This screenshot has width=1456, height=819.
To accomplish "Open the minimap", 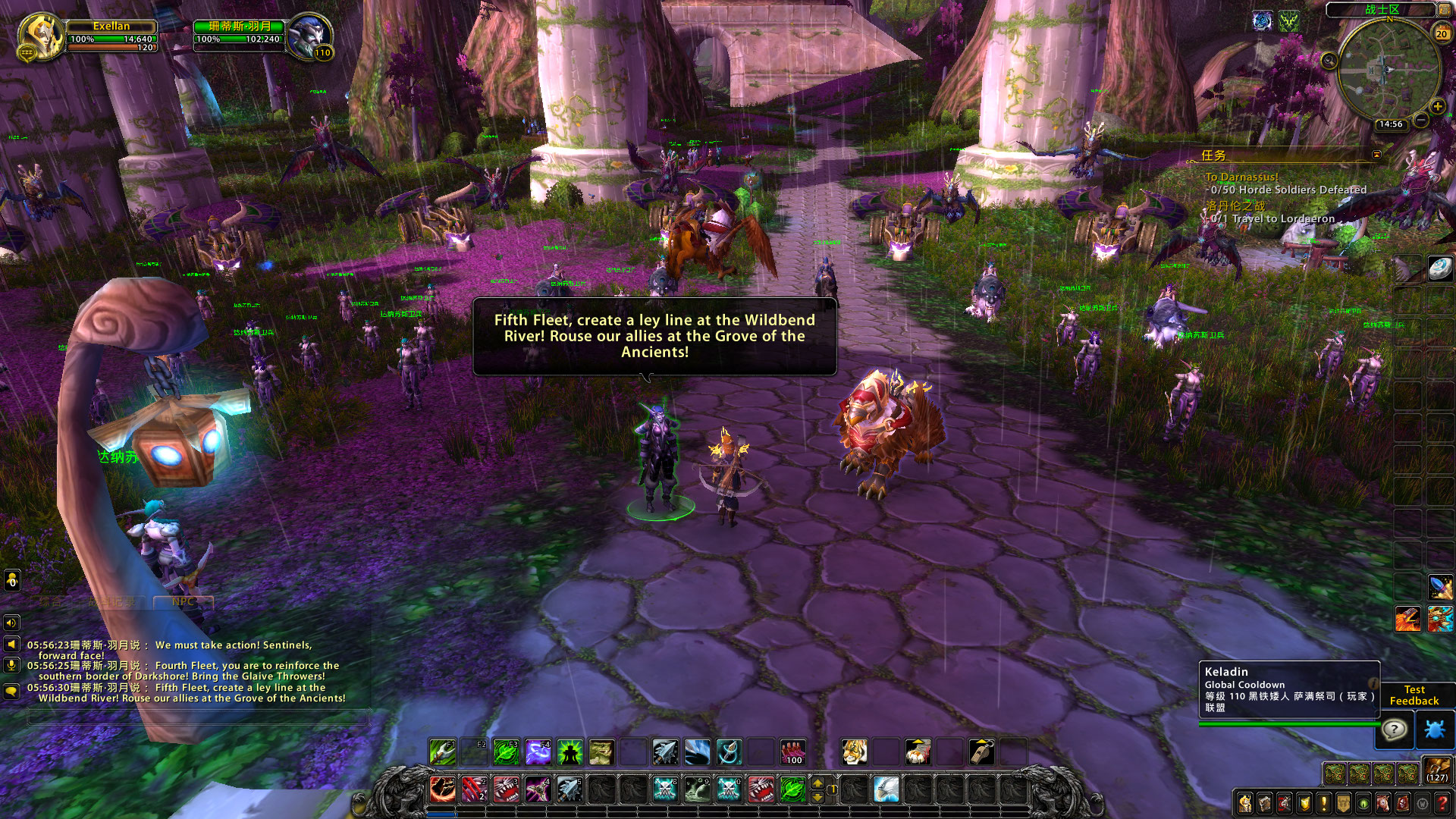I will [1389, 70].
